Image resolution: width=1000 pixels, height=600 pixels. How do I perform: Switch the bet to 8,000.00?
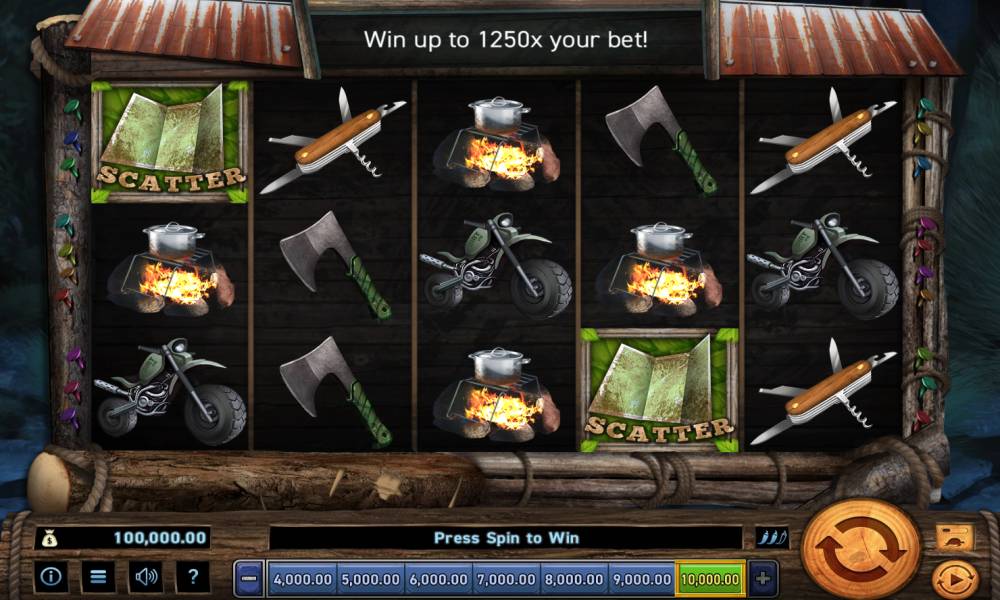click(x=574, y=578)
